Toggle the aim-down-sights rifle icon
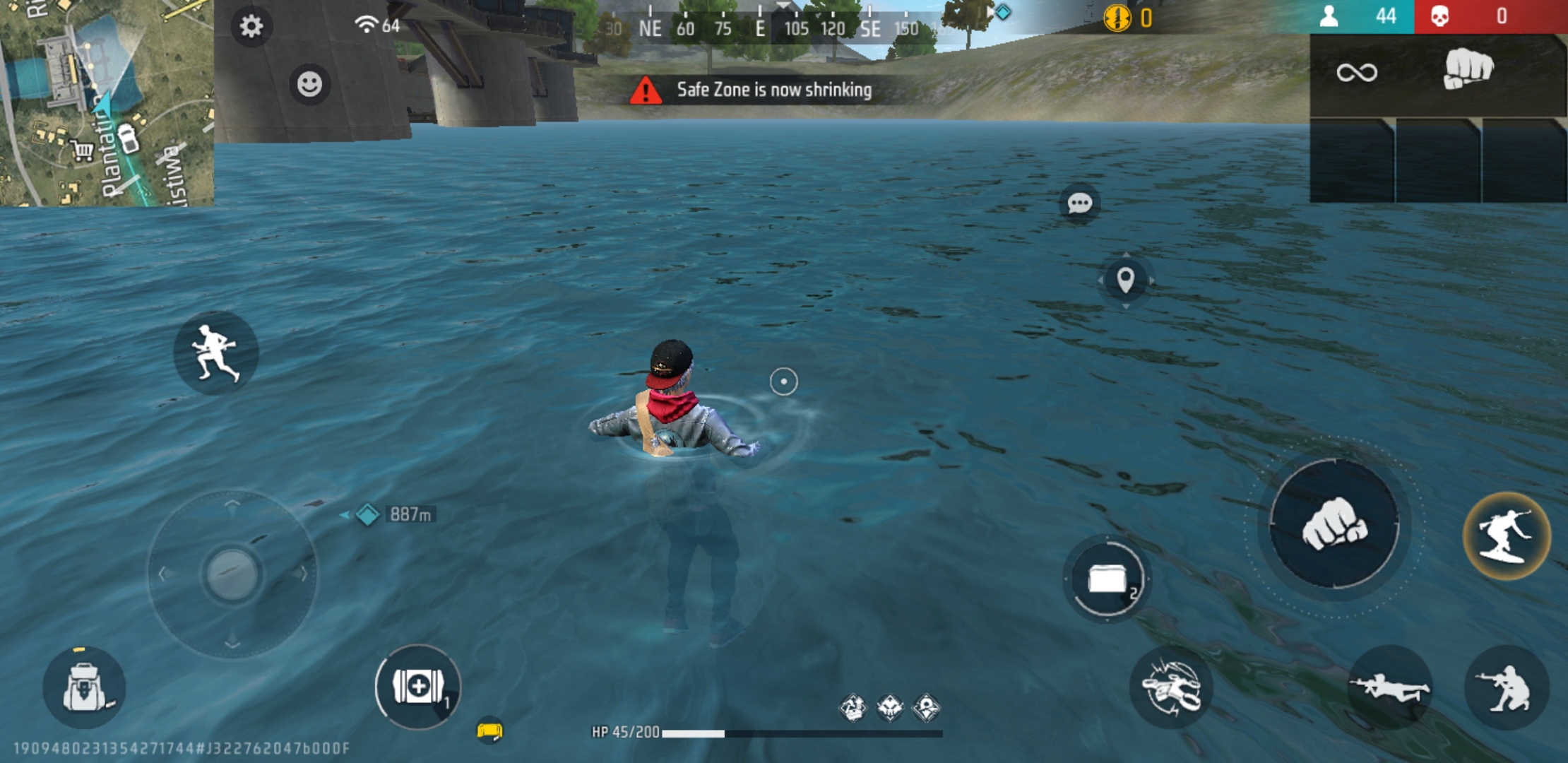Screen dimensions: 1568x763 (x=1374, y=689)
